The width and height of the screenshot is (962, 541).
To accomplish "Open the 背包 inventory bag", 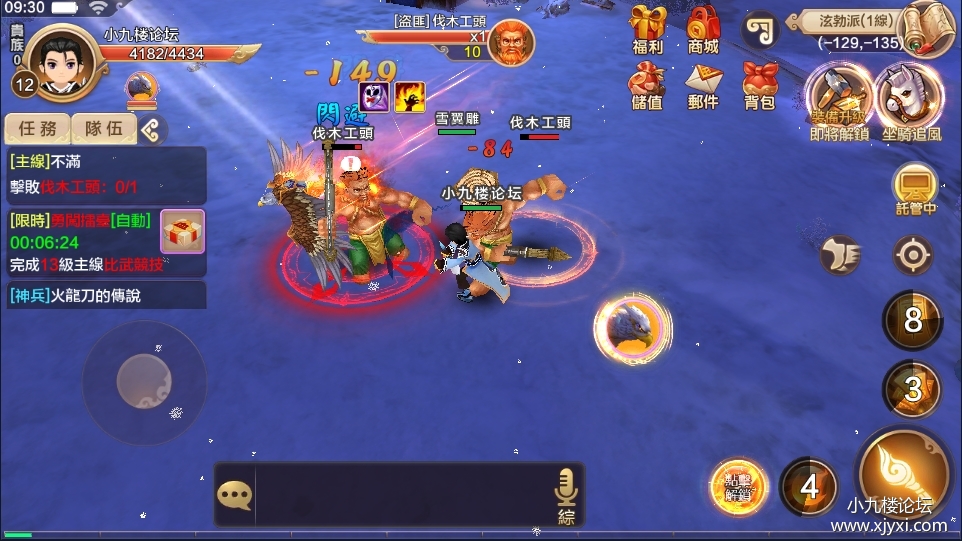I will point(760,84).
